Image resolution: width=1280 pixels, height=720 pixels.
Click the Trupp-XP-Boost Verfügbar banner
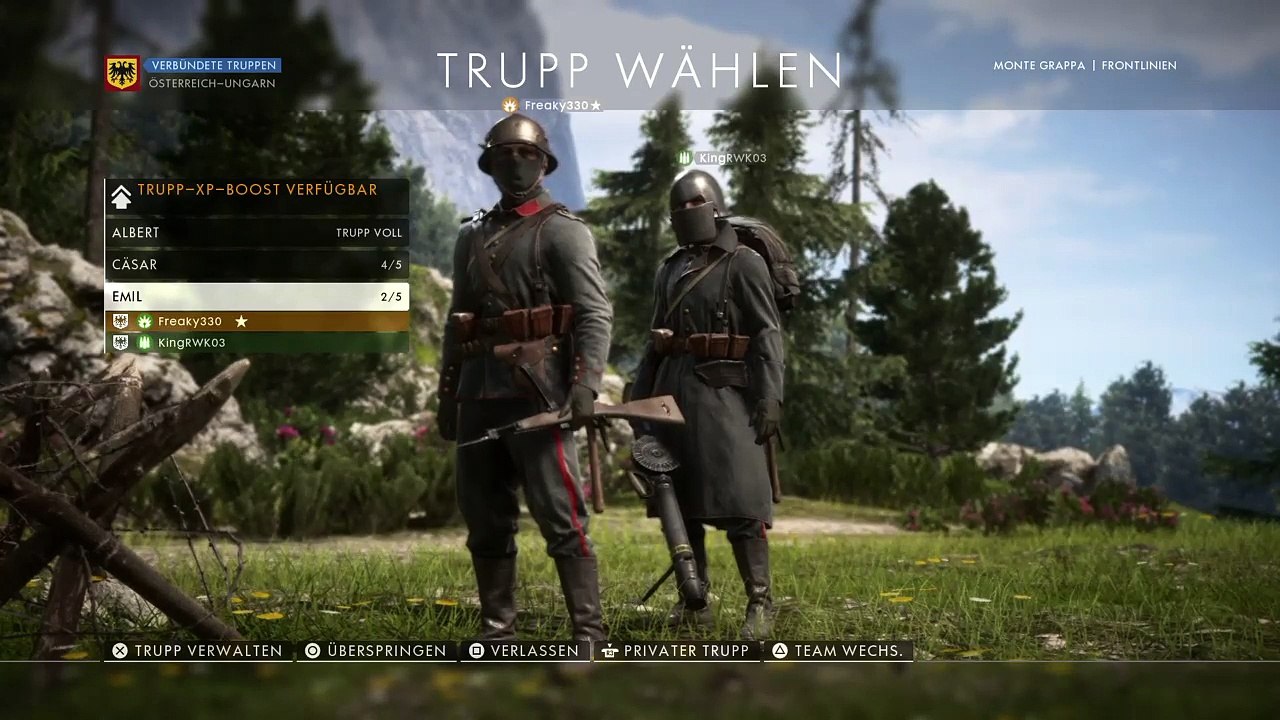(x=256, y=191)
